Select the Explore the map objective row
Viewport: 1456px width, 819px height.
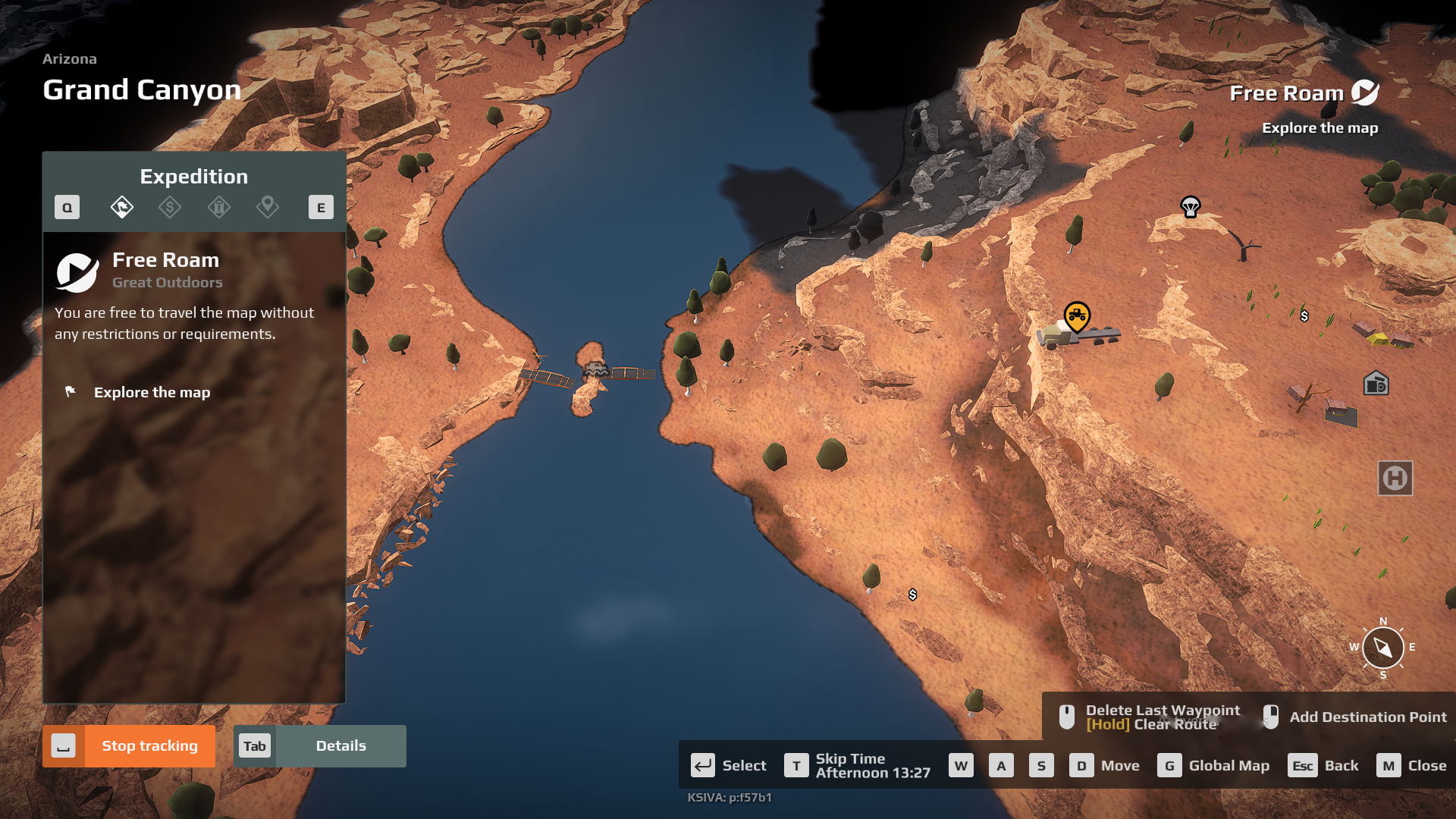(152, 392)
